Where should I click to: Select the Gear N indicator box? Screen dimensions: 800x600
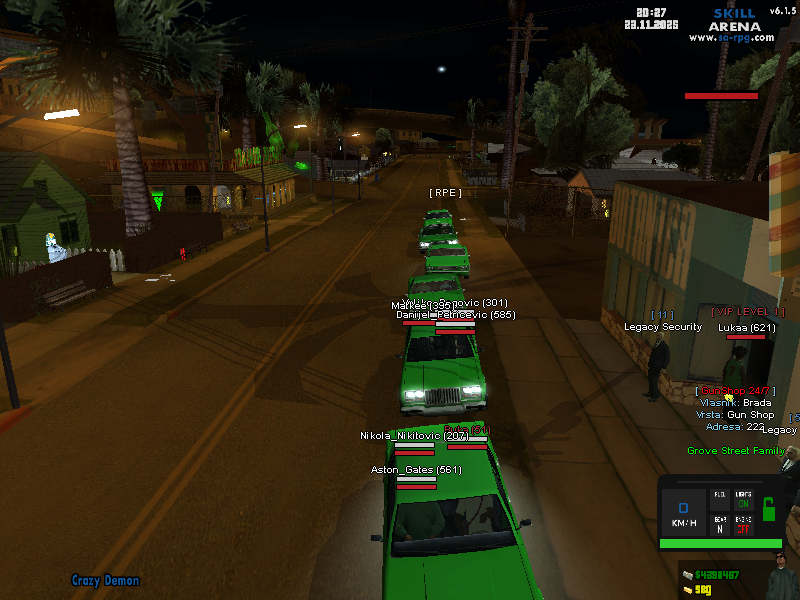[720, 525]
